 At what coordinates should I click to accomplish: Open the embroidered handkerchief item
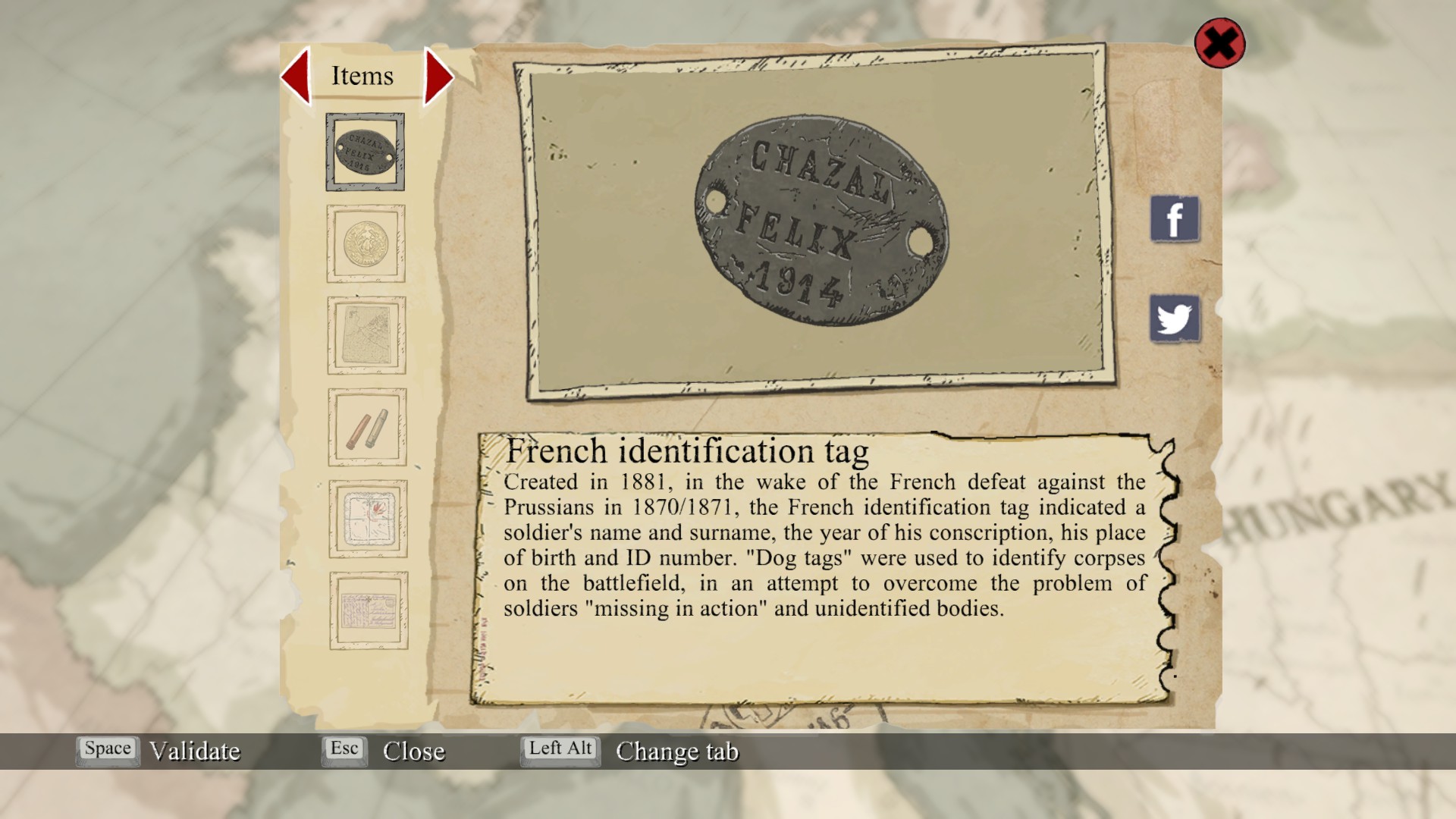[368, 519]
